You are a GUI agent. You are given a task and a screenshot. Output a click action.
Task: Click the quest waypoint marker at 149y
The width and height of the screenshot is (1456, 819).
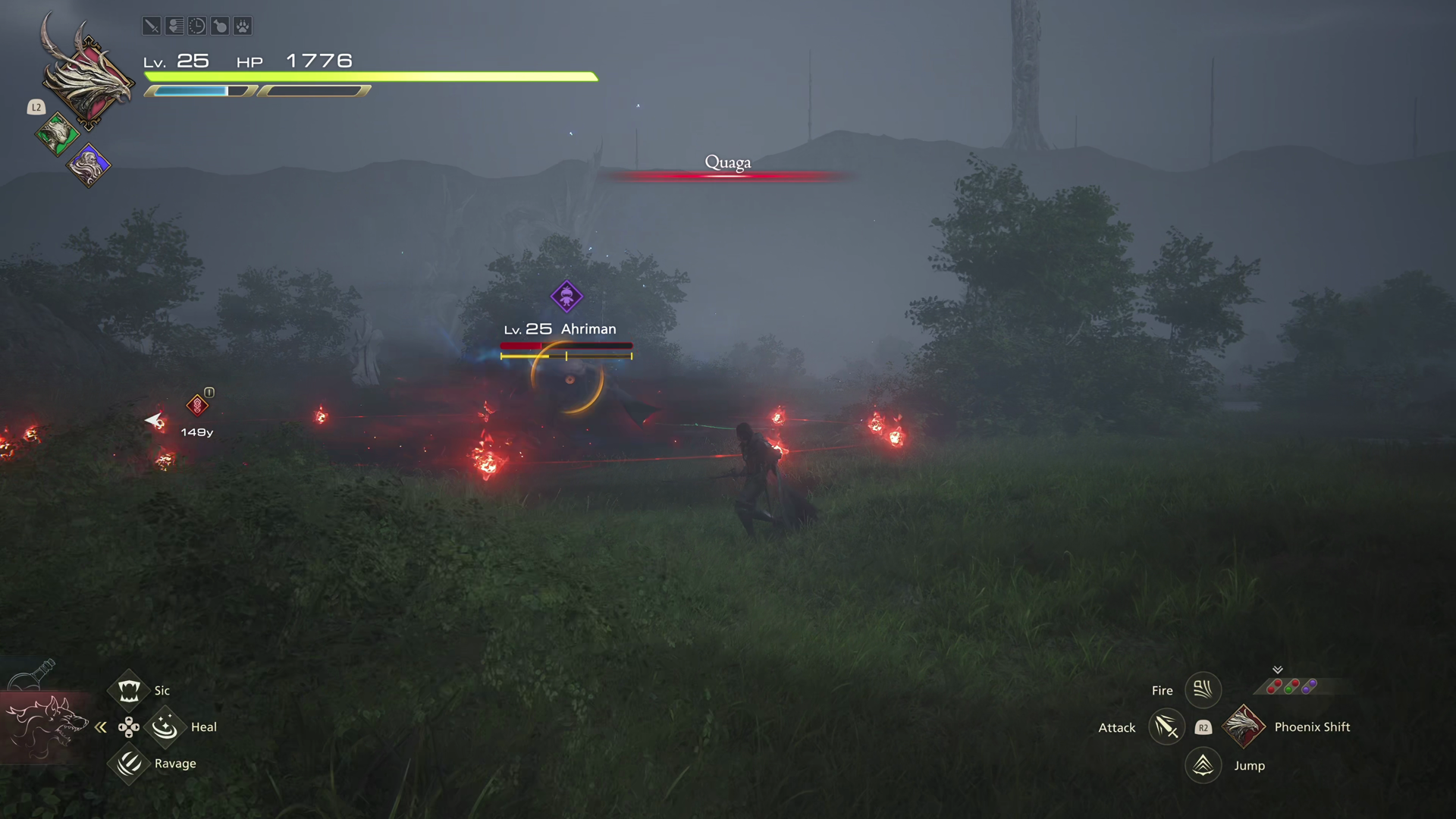[197, 406]
